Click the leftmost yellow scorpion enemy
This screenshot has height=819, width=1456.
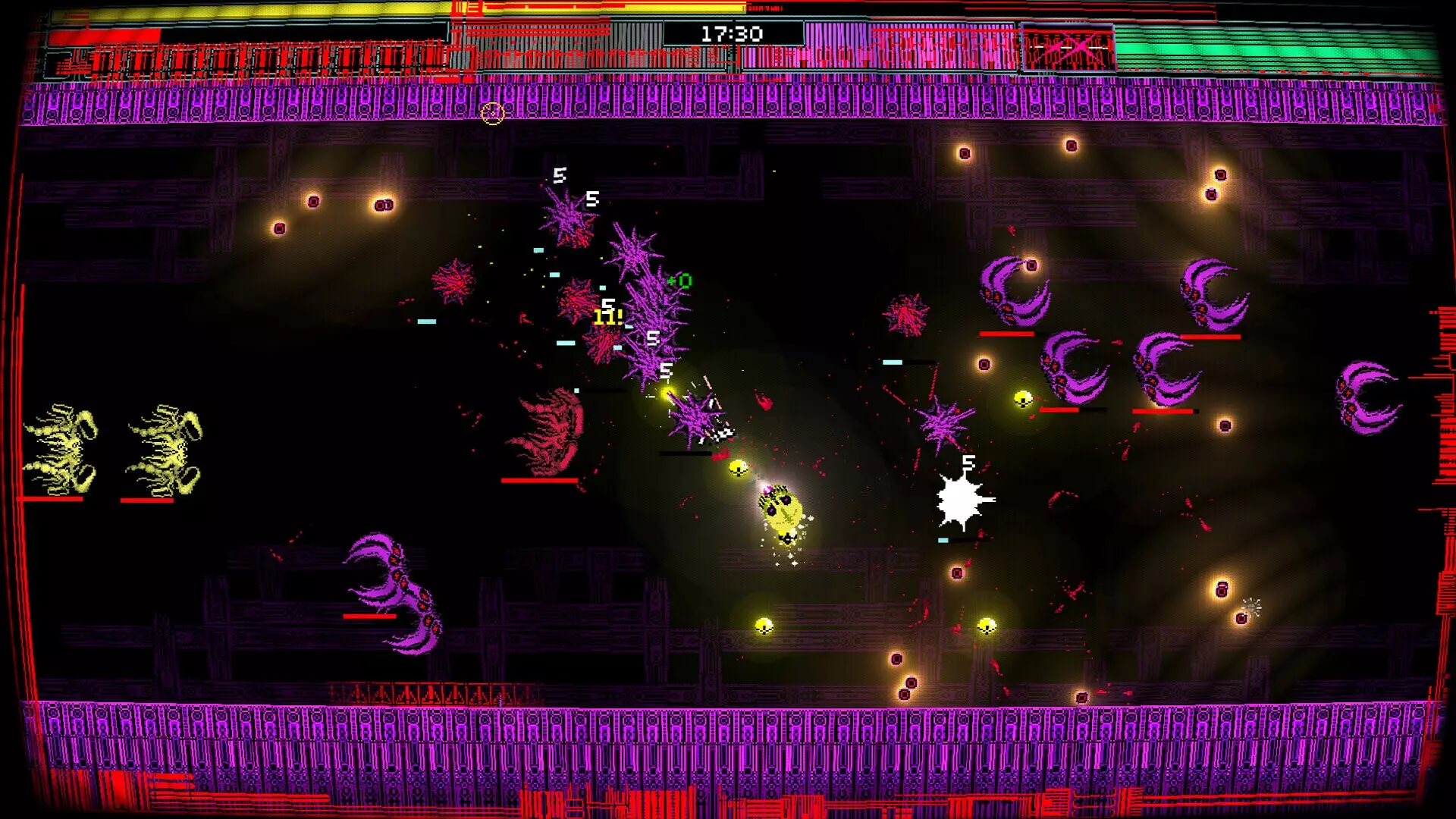(64, 447)
